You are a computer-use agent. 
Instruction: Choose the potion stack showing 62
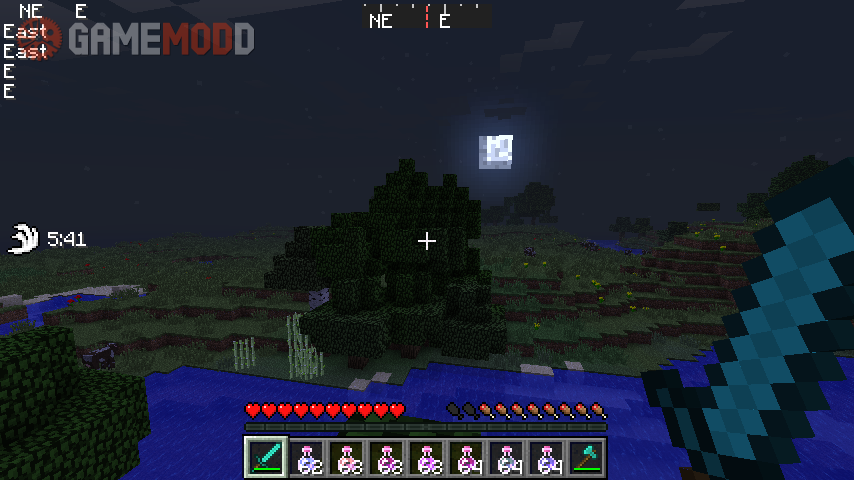[x=306, y=458]
